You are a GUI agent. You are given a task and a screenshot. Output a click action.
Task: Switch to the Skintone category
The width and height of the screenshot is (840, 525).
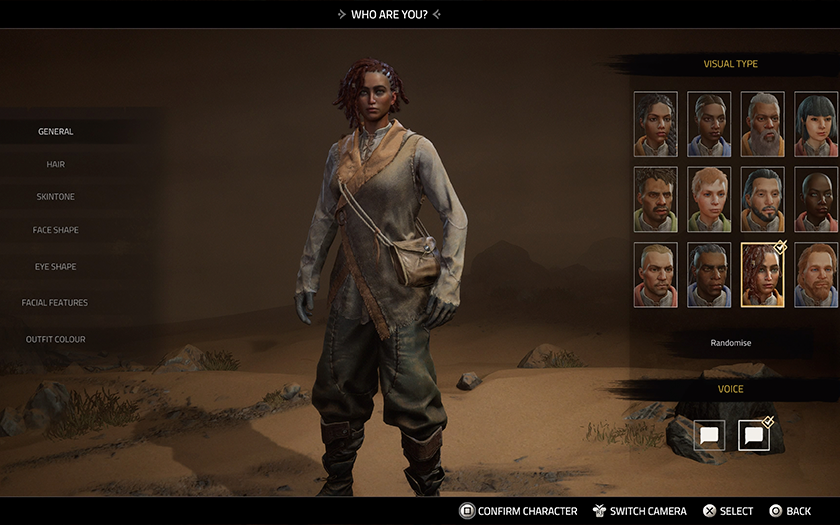[56, 197]
